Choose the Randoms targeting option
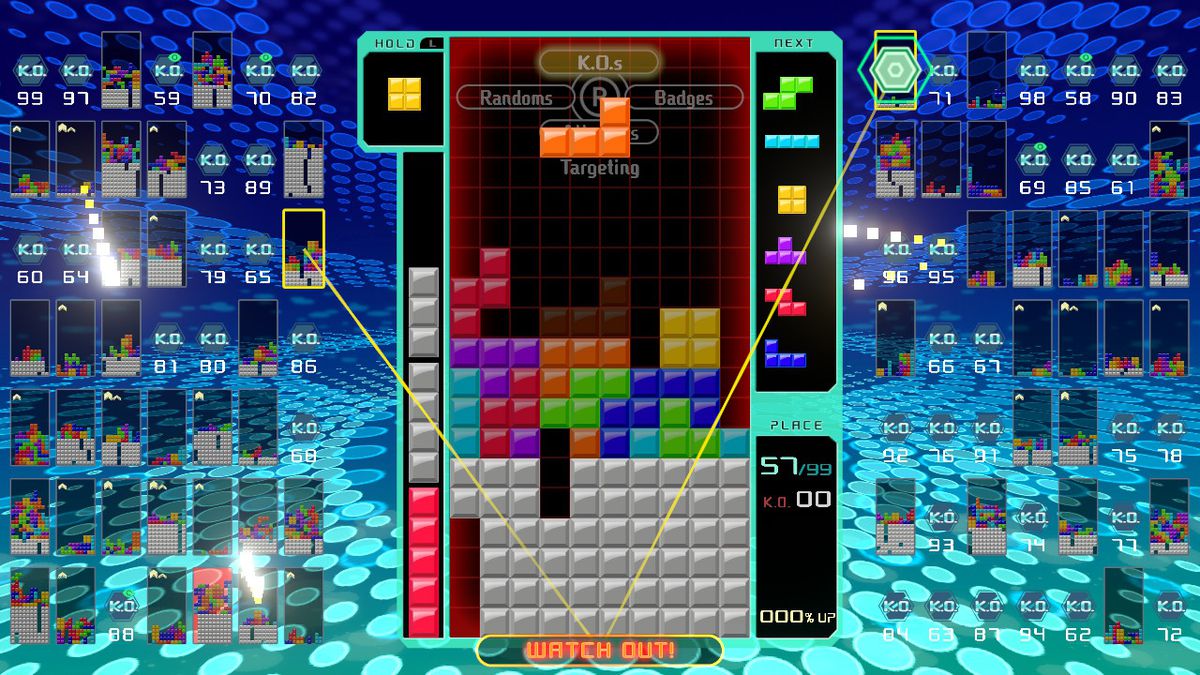 click(x=516, y=98)
